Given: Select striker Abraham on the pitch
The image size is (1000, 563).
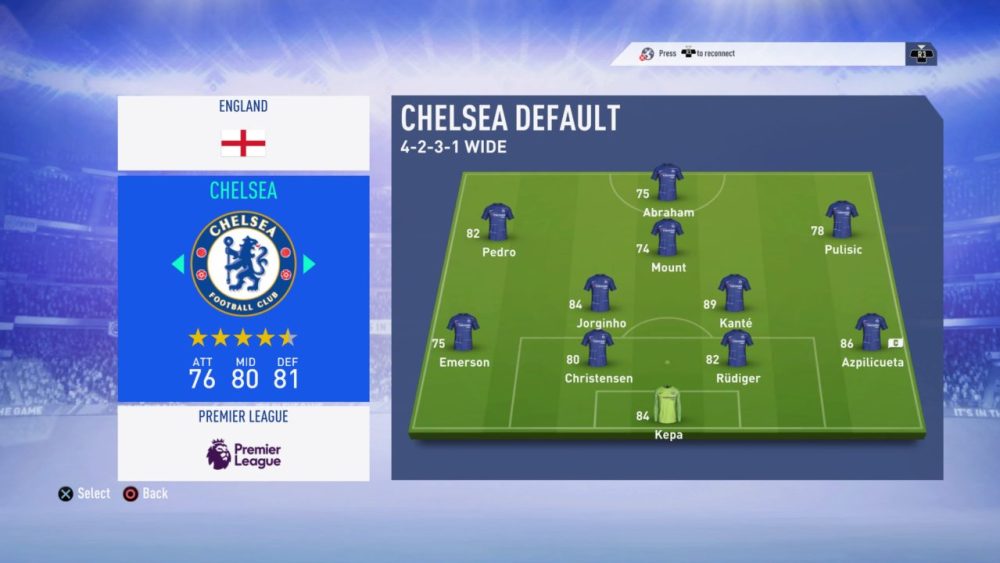Looking at the screenshot, I should [x=667, y=185].
